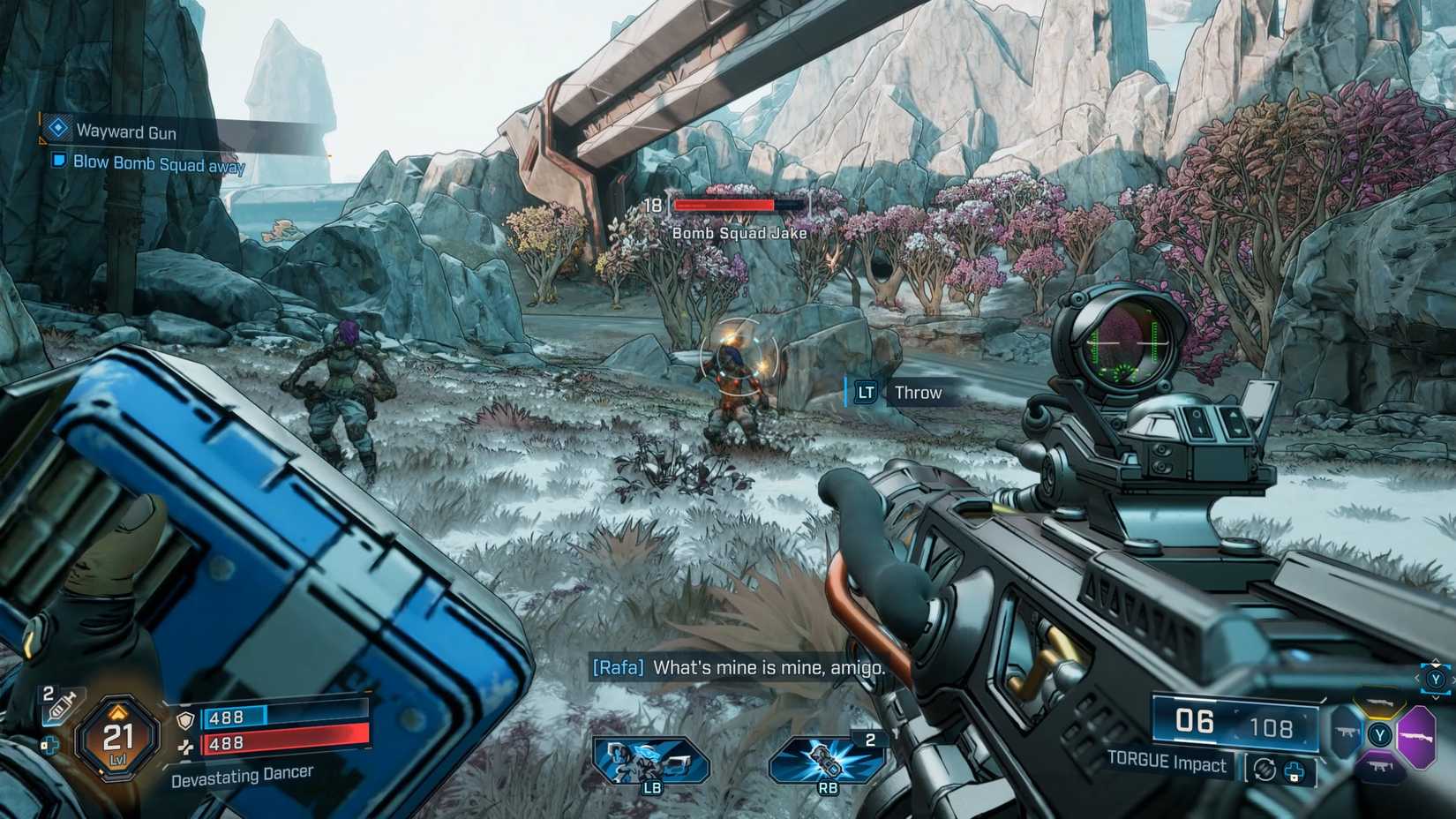1456x819 pixels.
Task: Select the bottom purple weapon slot
Action: (1379, 768)
